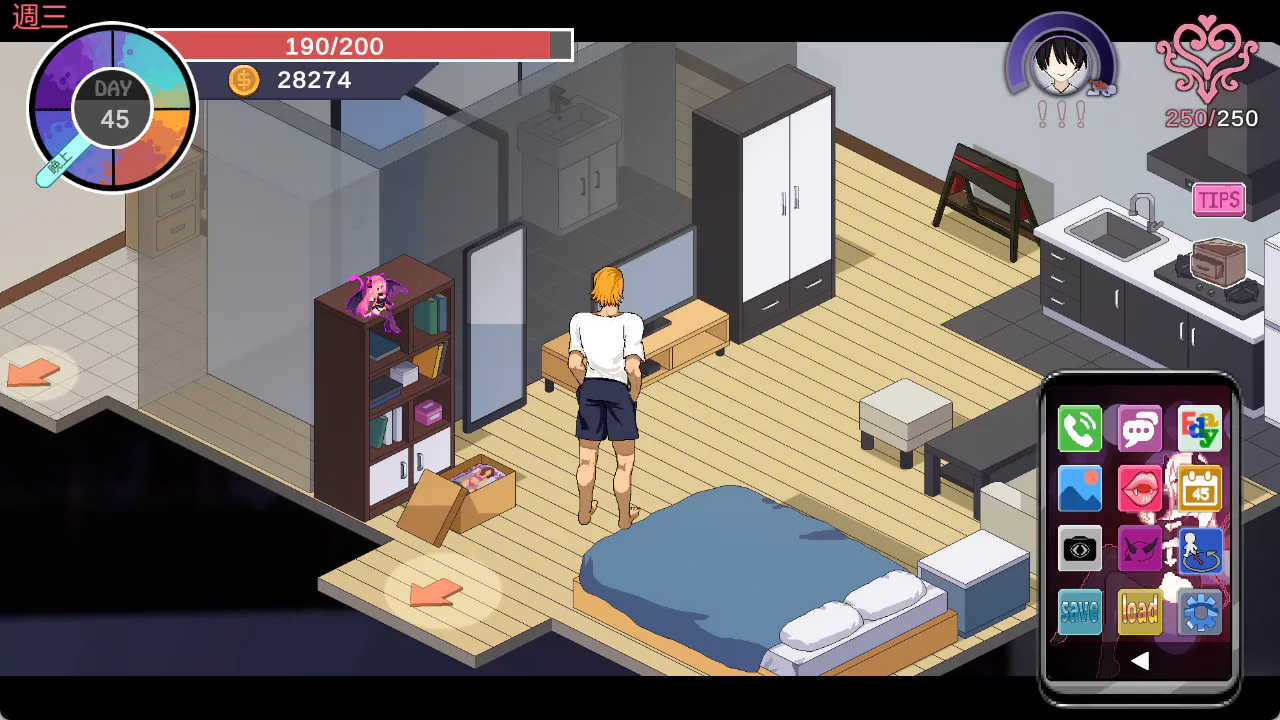Tap the purple demon face app
This screenshot has height=720, width=1280.
(x=1140, y=549)
